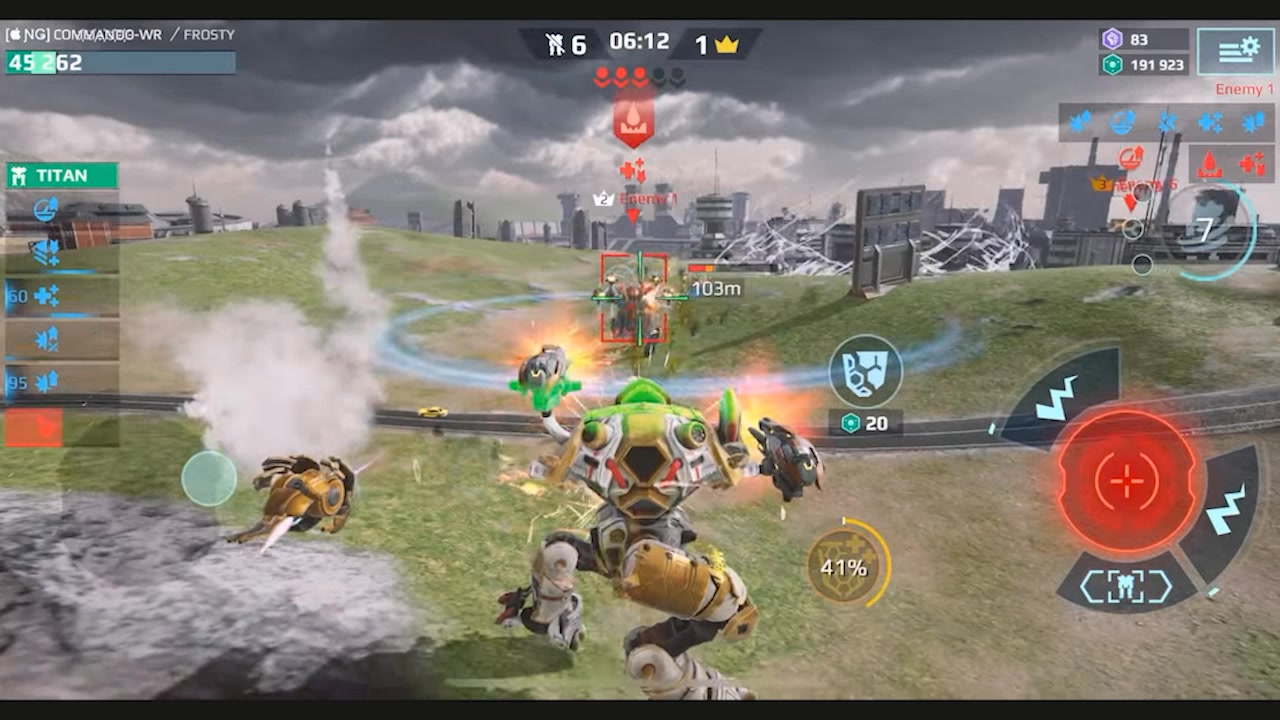Viewport: 1280px width, 720px height.
Task: Open the battle settings menu
Action: click(x=1235, y=51)
